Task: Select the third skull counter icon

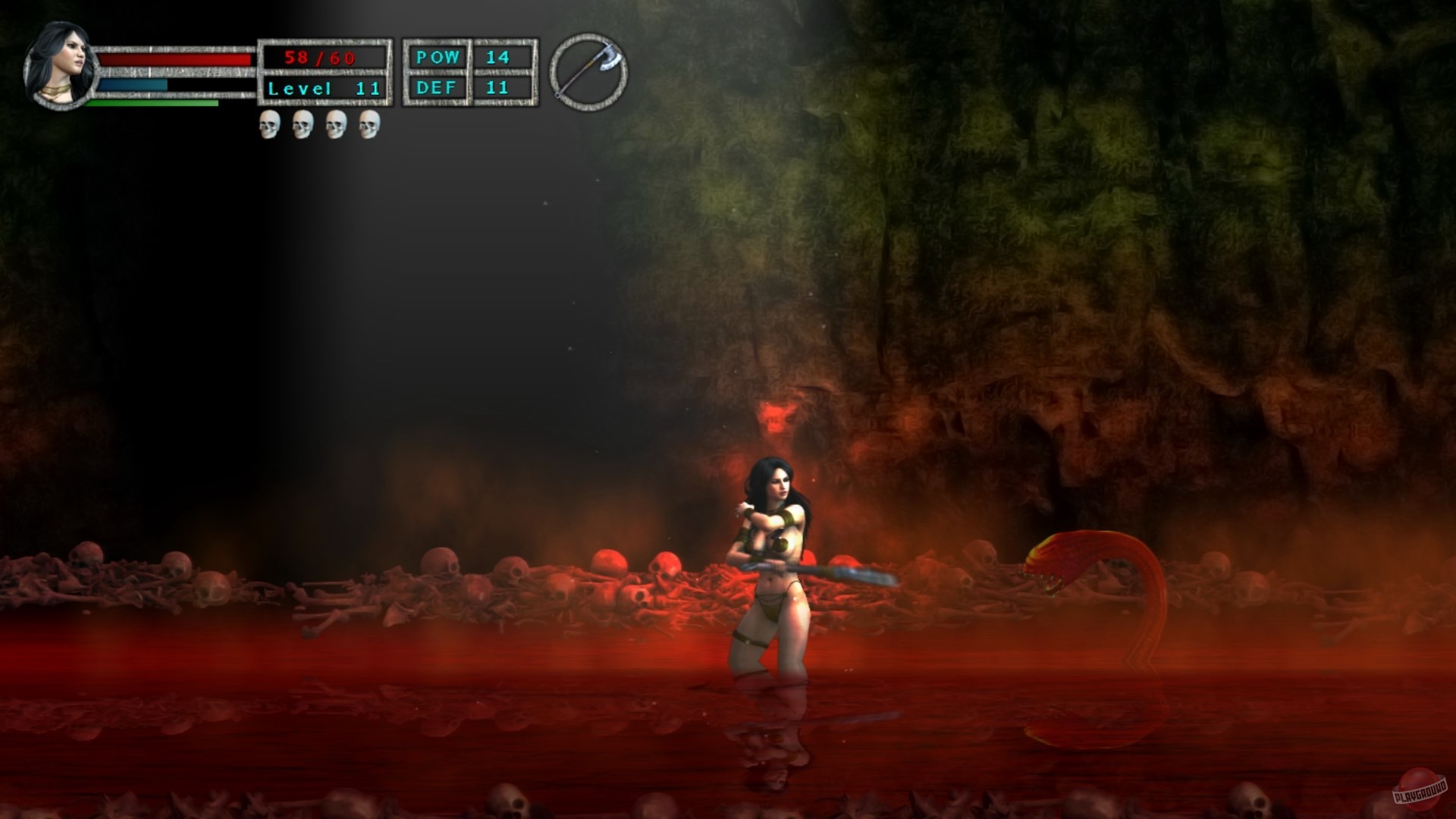Action: click(x=336, y=125)
